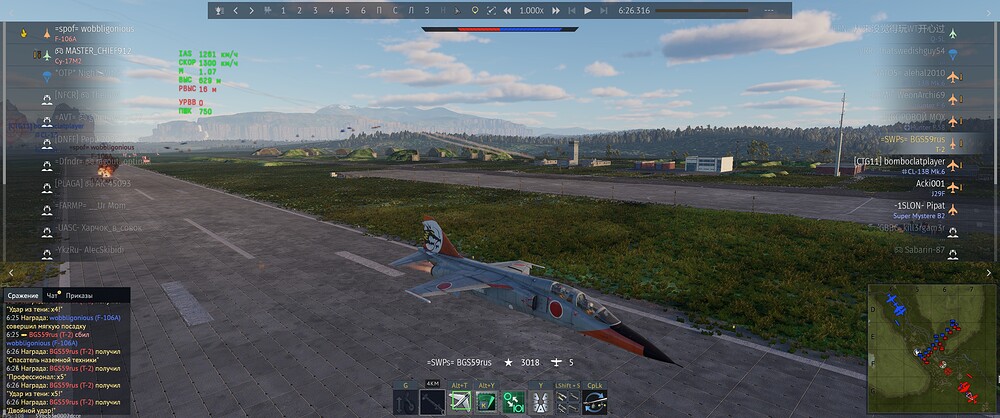Activate the Alt+T aircraft targeting icon
Image resolution: width=1000 pixels, height=418 pixels.
pyautogui.click(x=460, y=402)
